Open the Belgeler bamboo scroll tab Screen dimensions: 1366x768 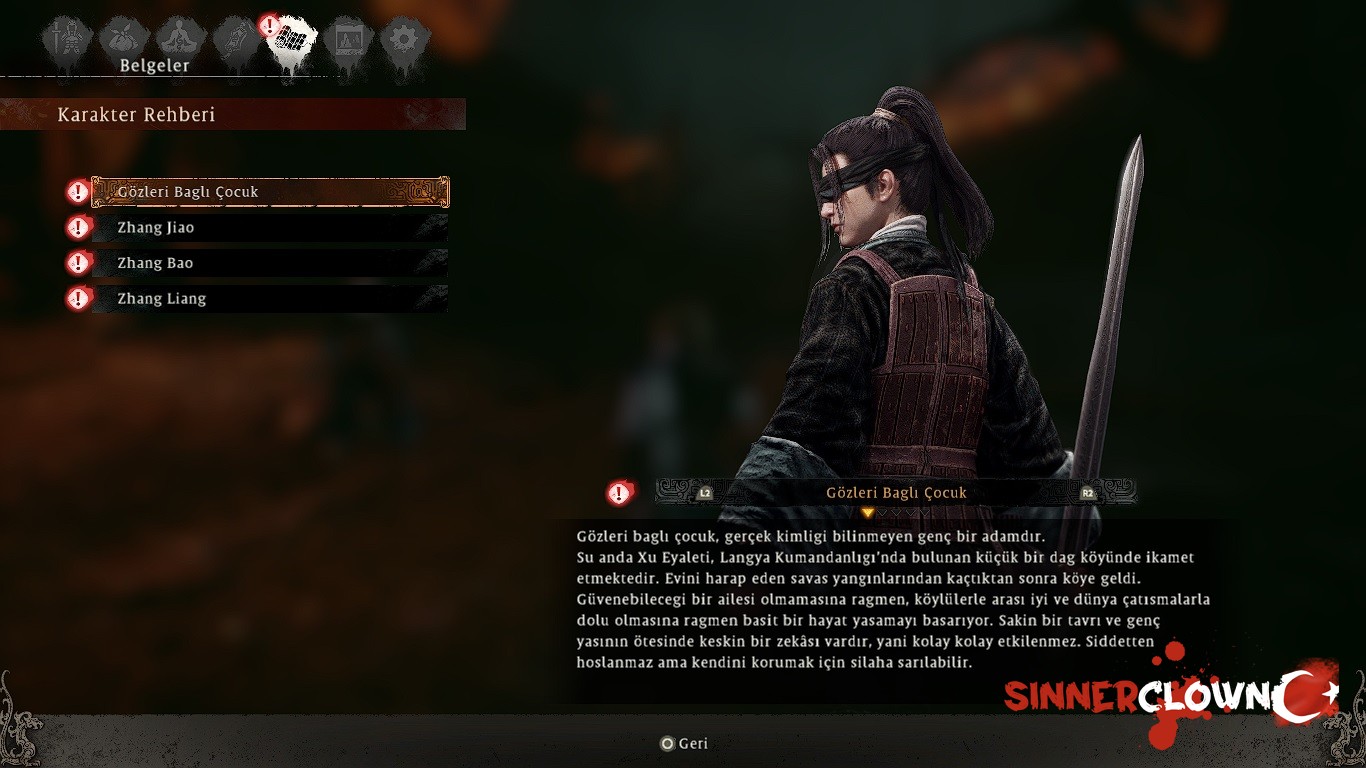(293, 42)
